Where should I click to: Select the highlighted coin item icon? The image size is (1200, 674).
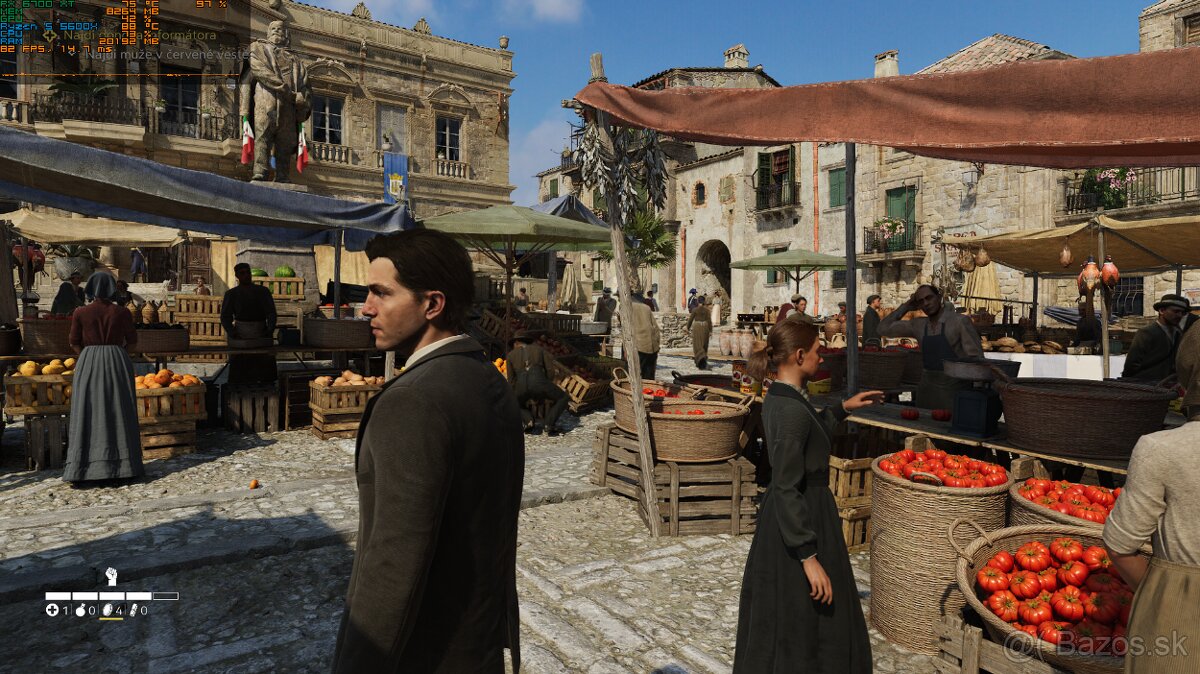coord(108,609)
